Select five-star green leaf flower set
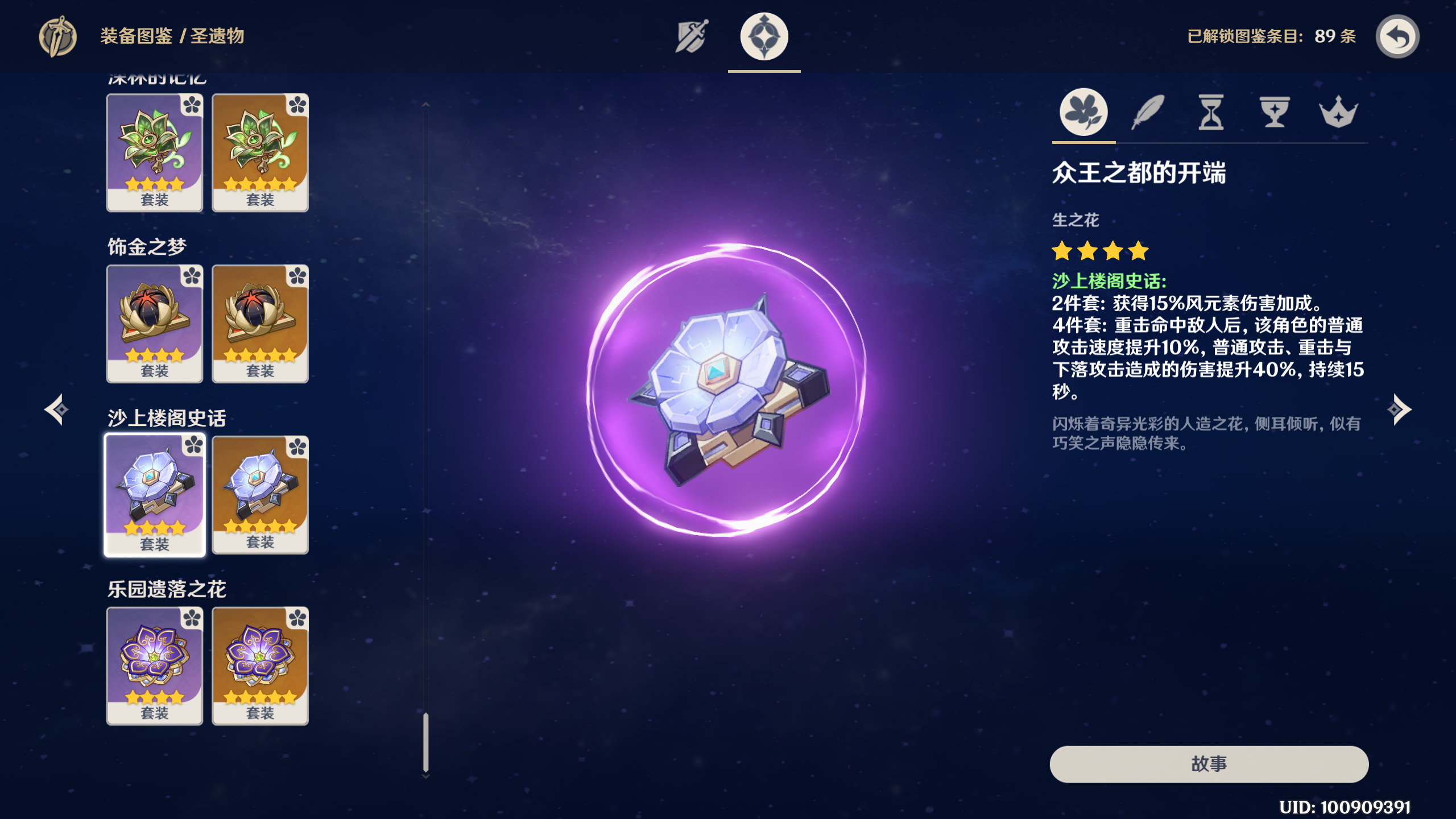 [260, 152]
